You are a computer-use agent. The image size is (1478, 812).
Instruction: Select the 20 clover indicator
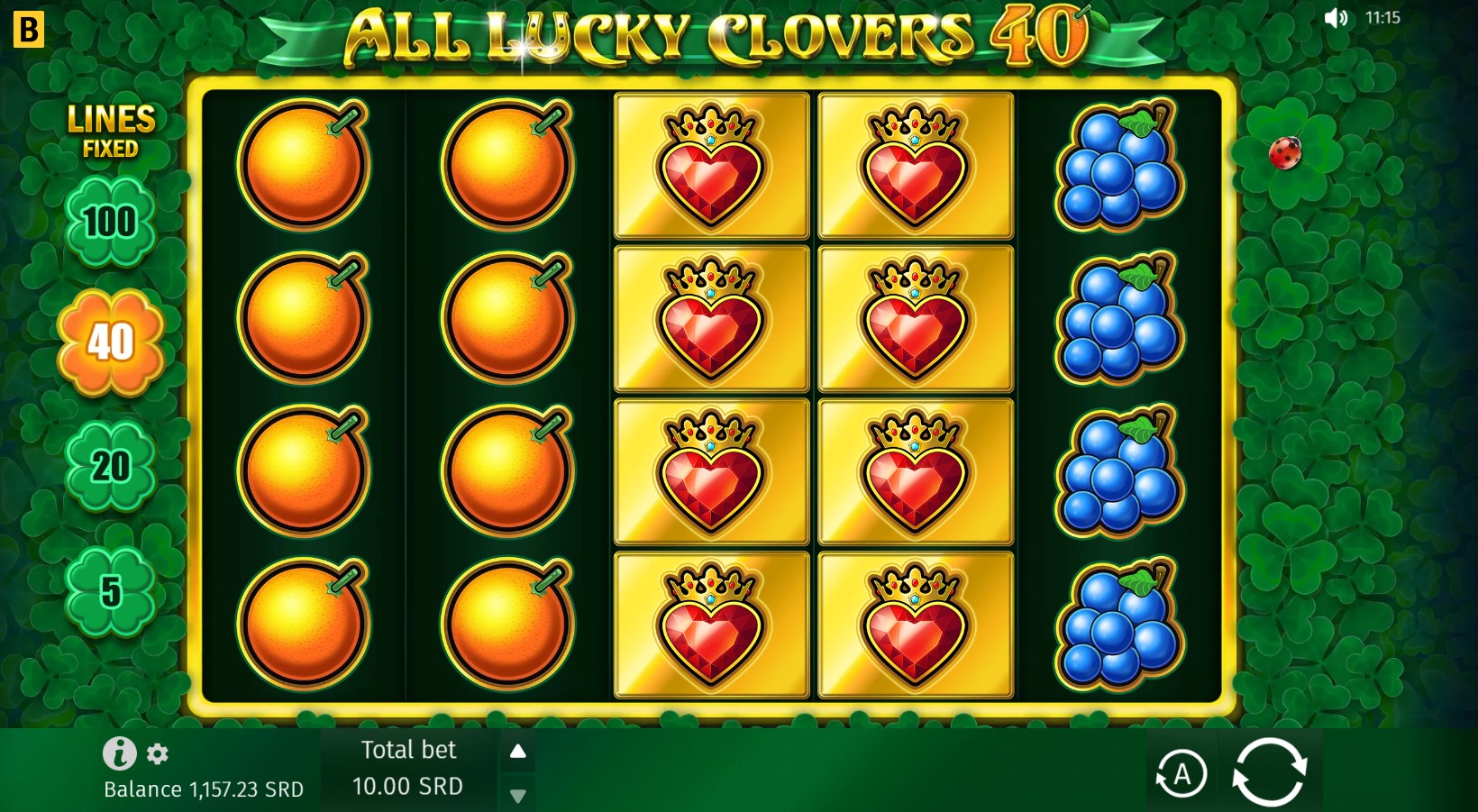pos(108,468)
